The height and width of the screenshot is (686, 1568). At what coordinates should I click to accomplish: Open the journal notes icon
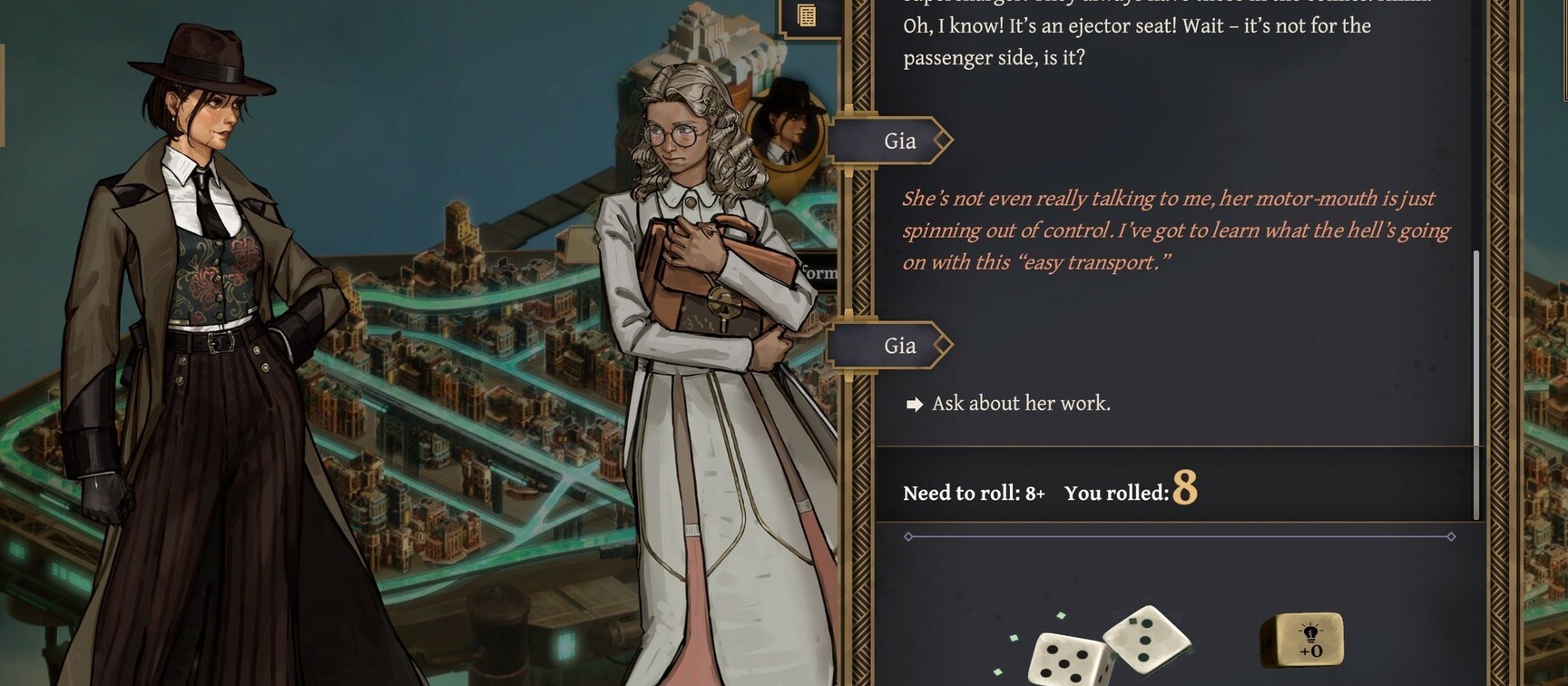[x=806, y=15]
